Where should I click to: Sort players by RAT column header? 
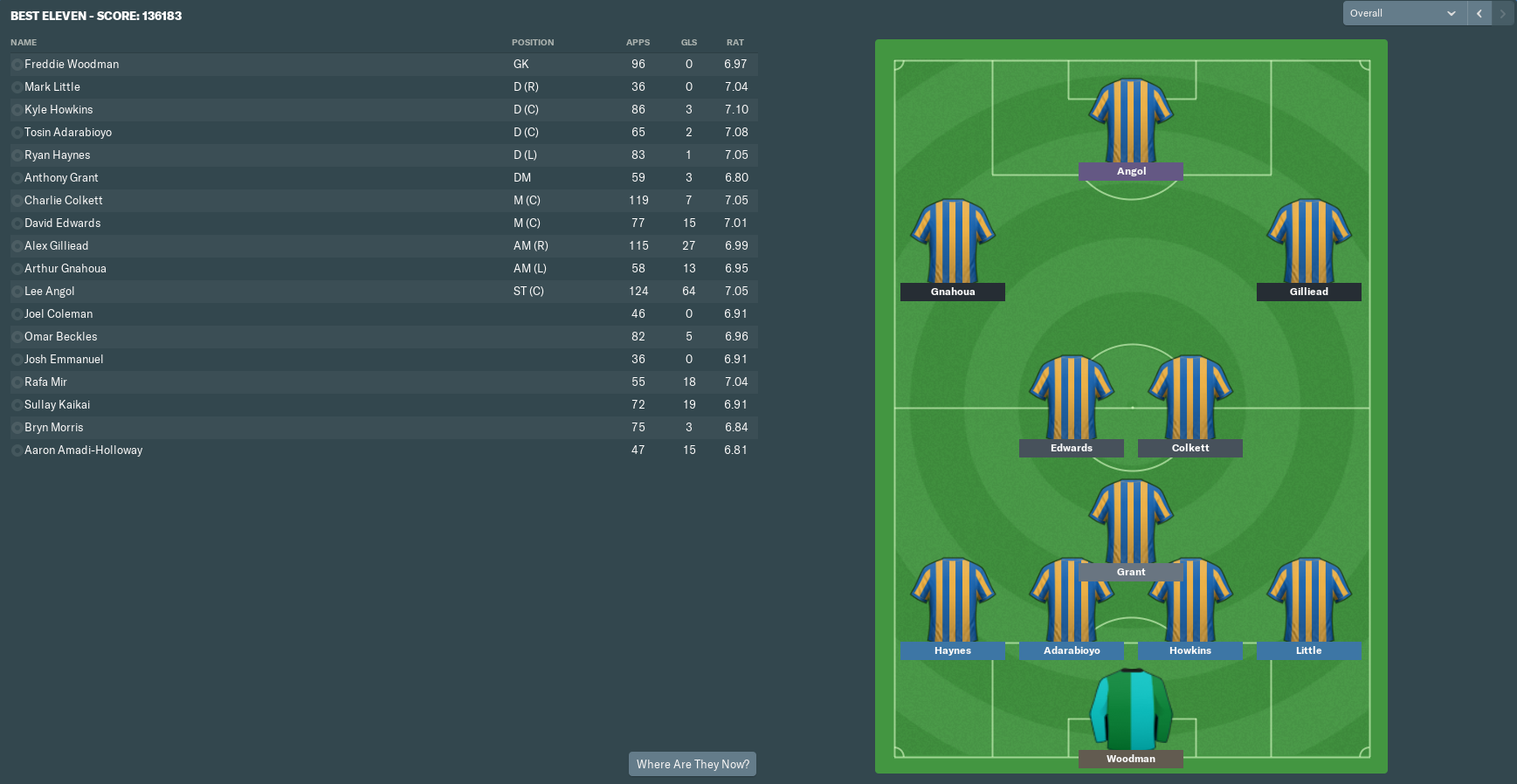tap(735, 42)
